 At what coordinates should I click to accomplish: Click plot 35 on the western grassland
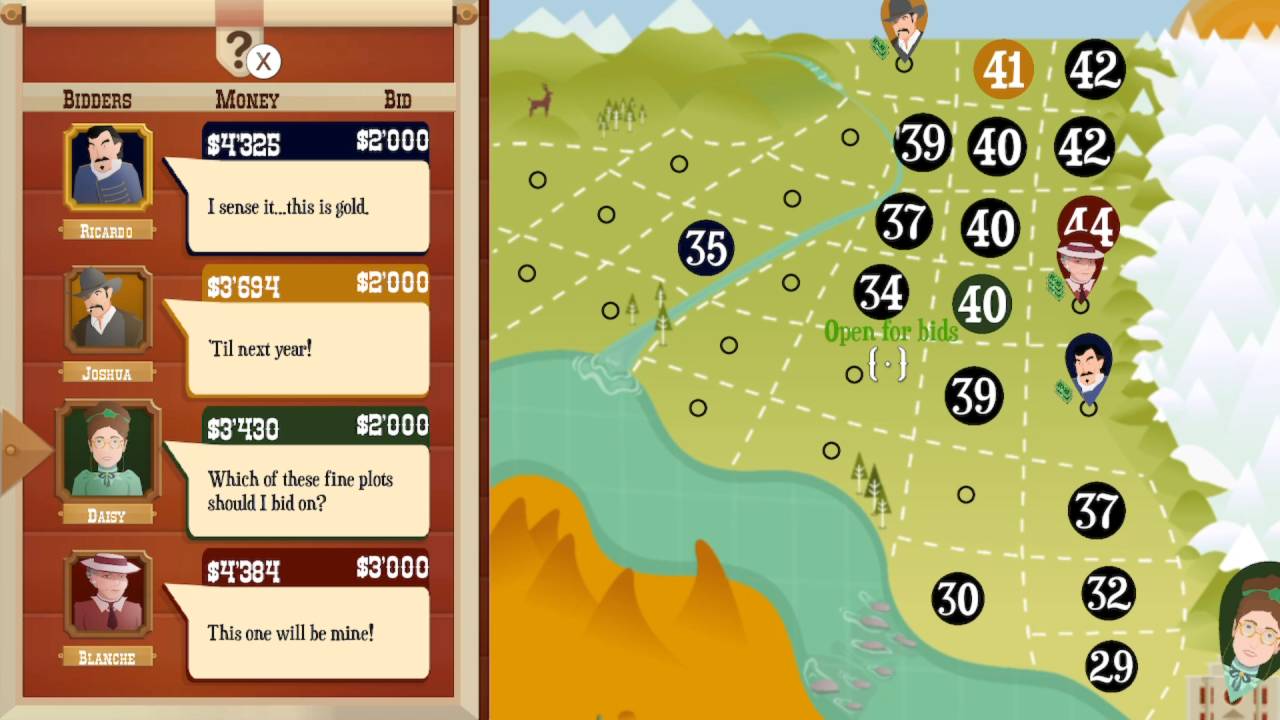coord(707,249)
